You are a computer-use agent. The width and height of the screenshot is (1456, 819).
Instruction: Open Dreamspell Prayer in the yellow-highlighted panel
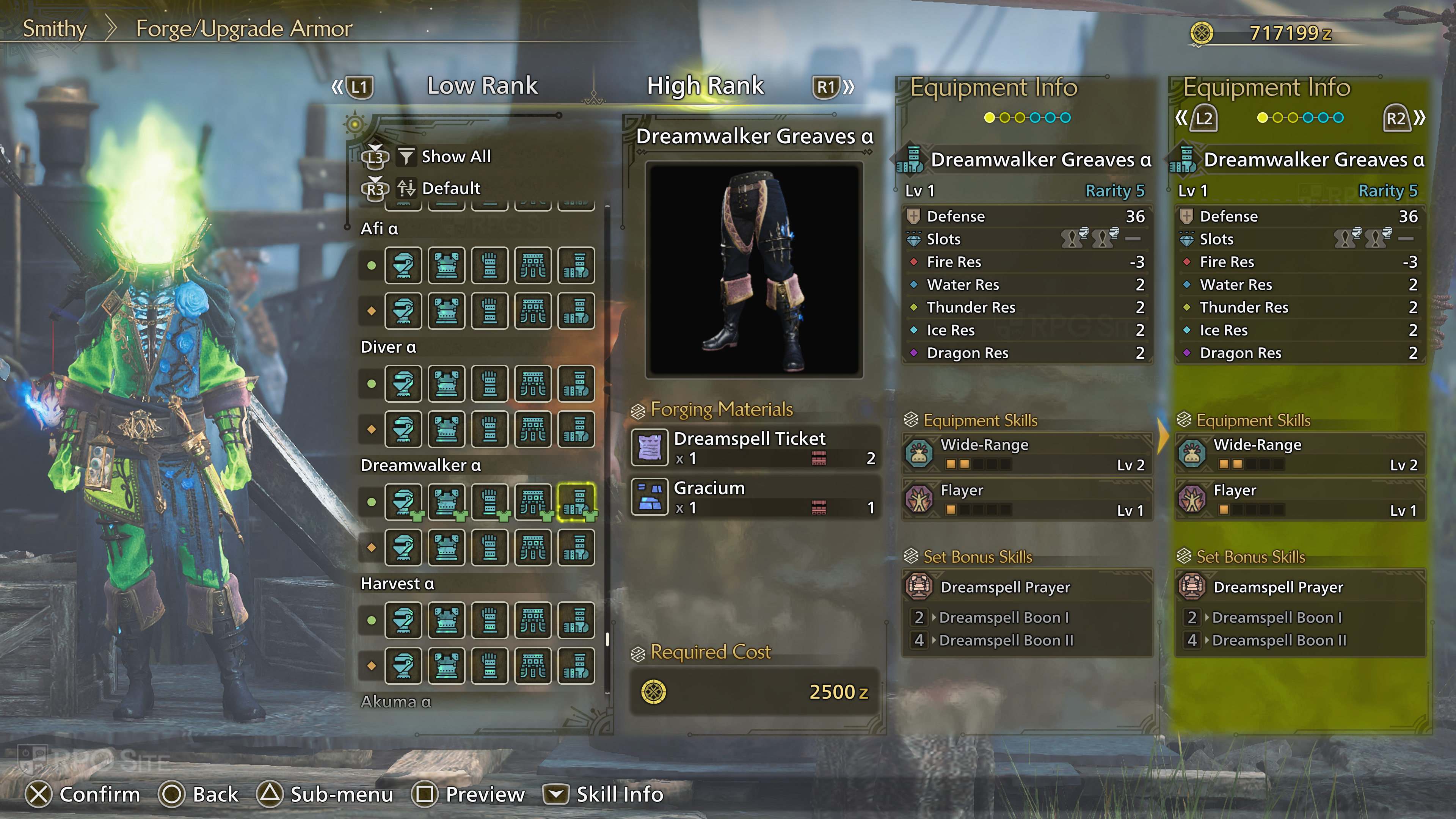click(1299, 587)
